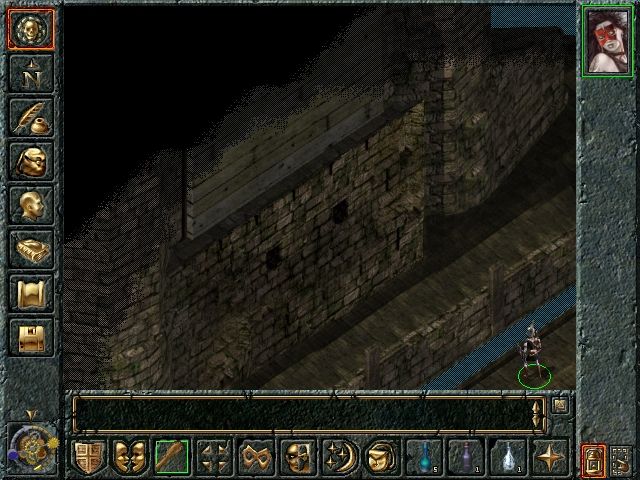The width and height of the screenshot is (640, 480).
Task: Show the character record bust icon
Action: [30, 205]
